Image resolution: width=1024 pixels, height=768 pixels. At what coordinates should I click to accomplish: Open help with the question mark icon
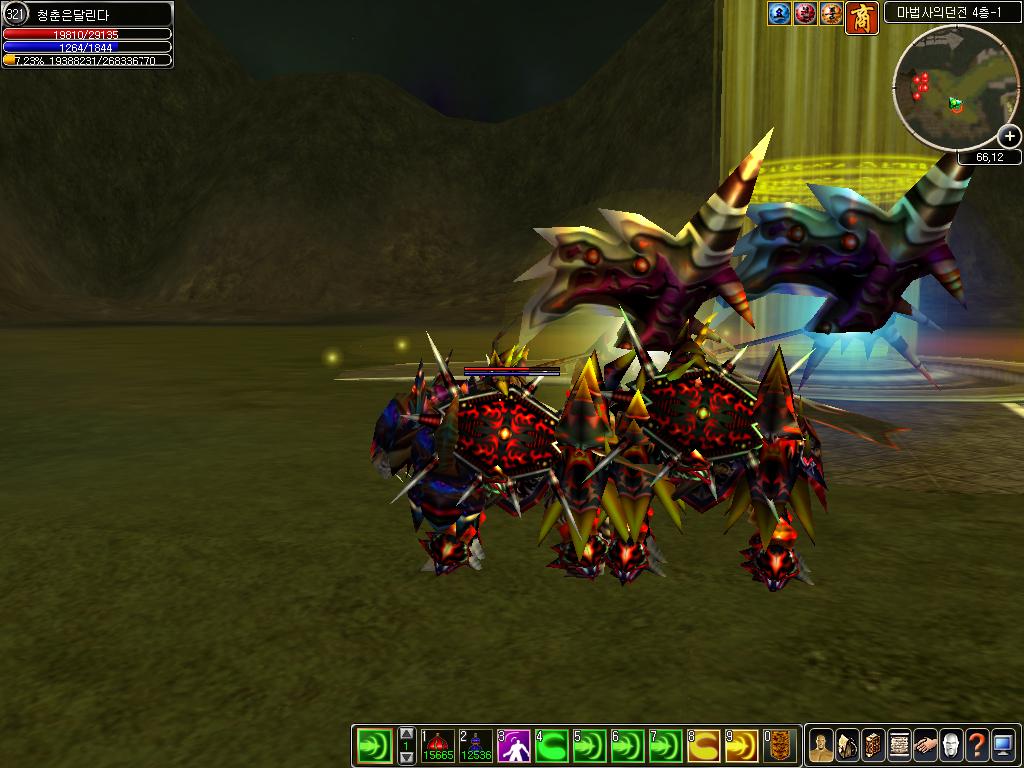click(x=976, y=745)
